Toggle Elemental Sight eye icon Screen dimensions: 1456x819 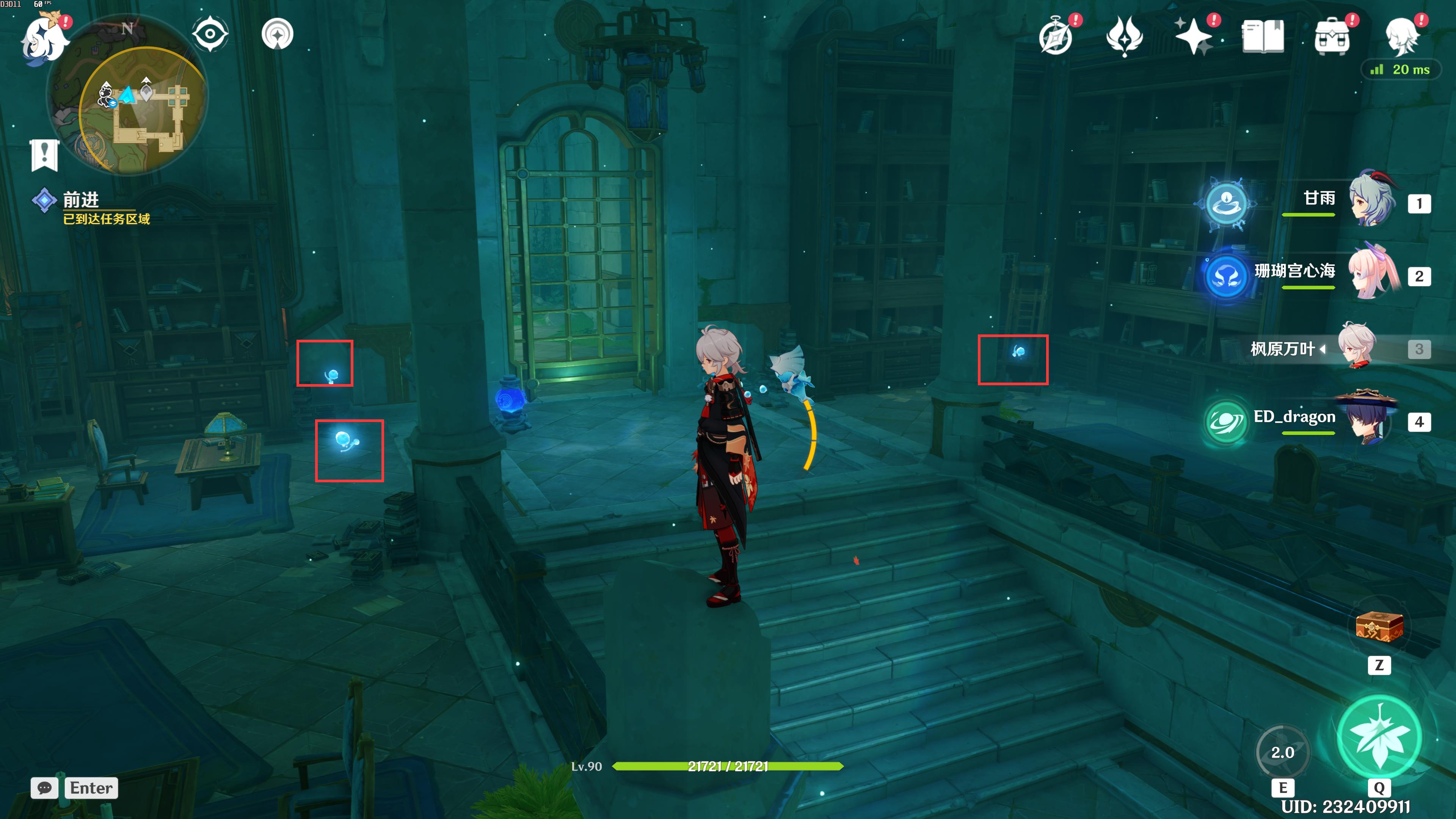pyautogui.click(x=210, y=34)
